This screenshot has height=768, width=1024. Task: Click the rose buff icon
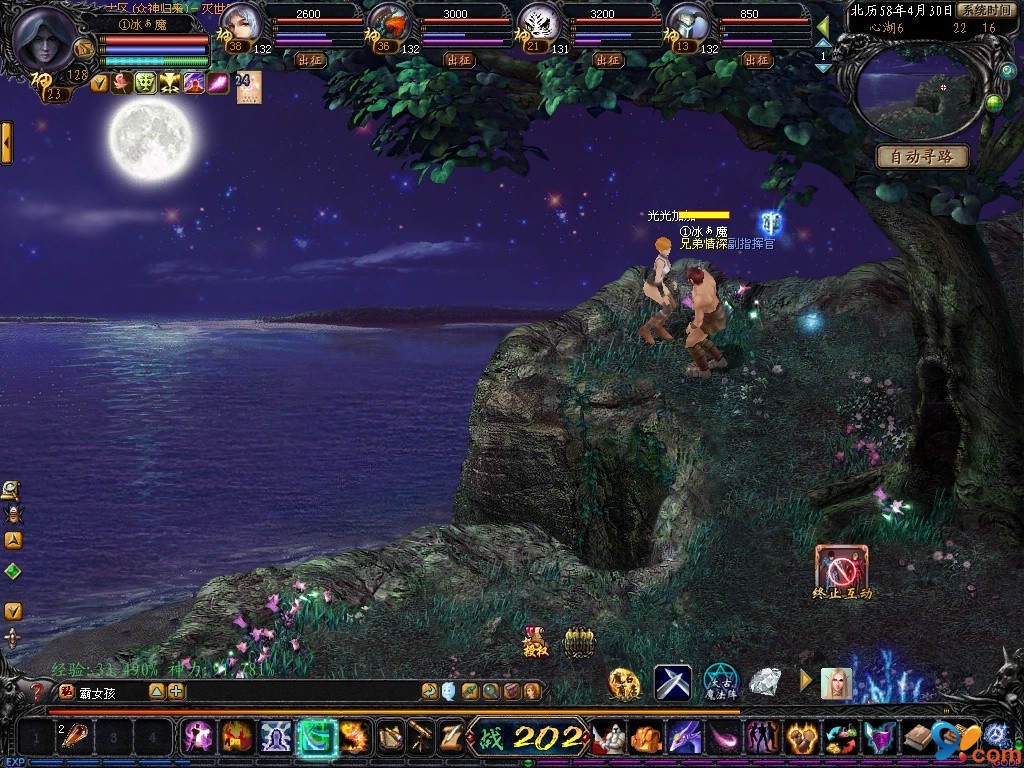click(122, 84)
